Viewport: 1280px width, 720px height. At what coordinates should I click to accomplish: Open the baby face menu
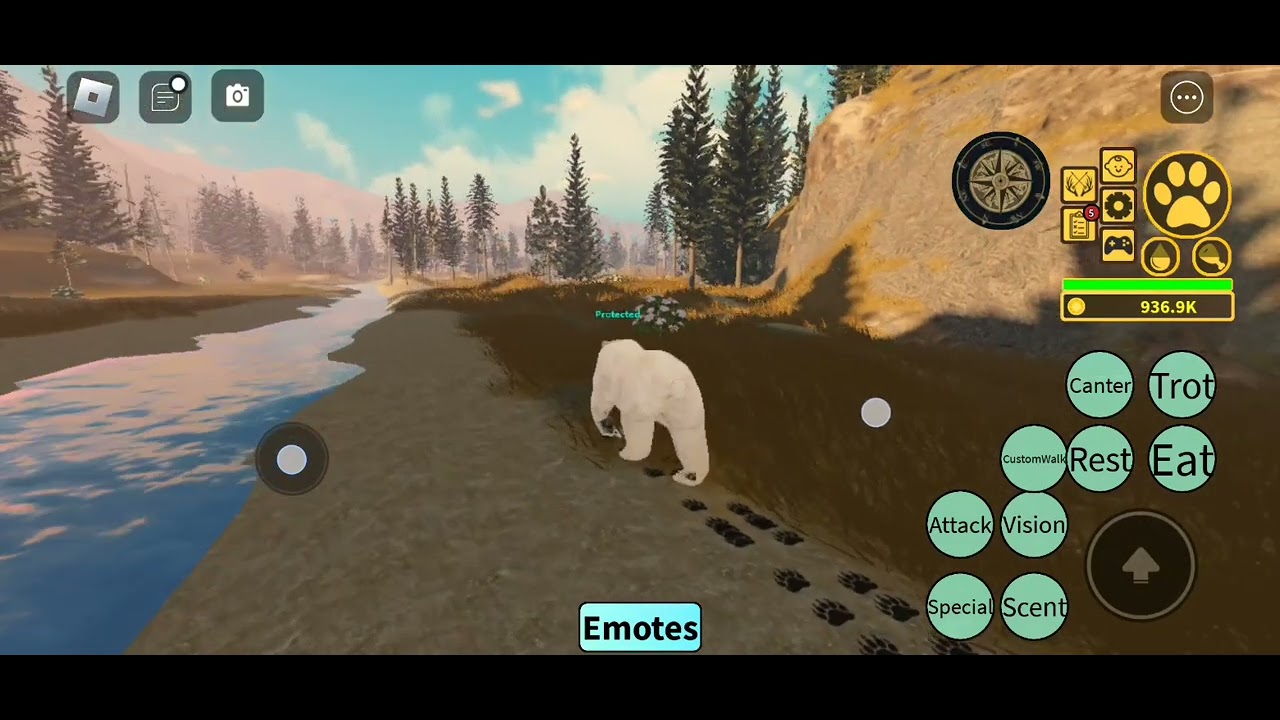(1117, 166)
